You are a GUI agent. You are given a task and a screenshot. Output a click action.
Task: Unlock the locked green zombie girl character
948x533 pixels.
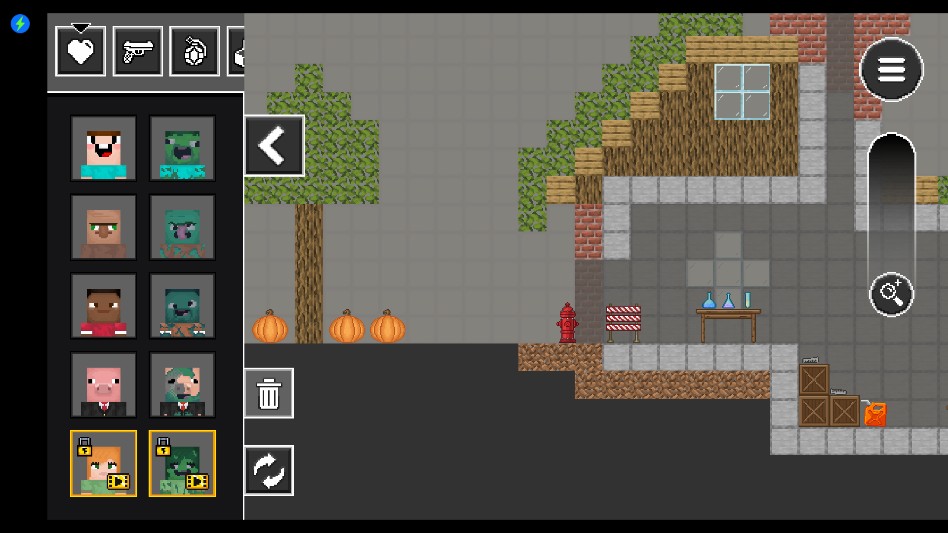(182, 464)
